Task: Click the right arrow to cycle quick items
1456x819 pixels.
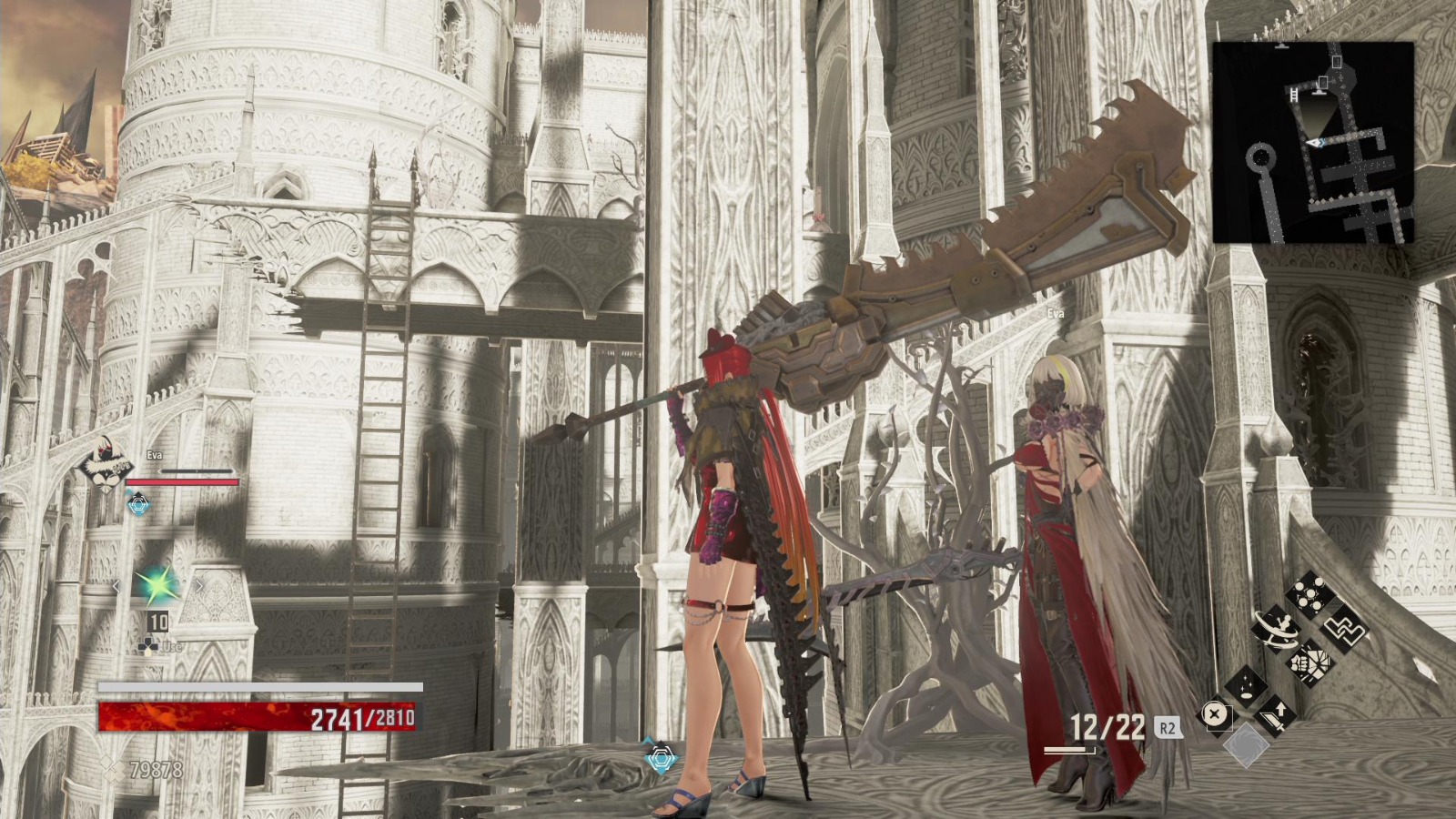Action: pos(199,585)
